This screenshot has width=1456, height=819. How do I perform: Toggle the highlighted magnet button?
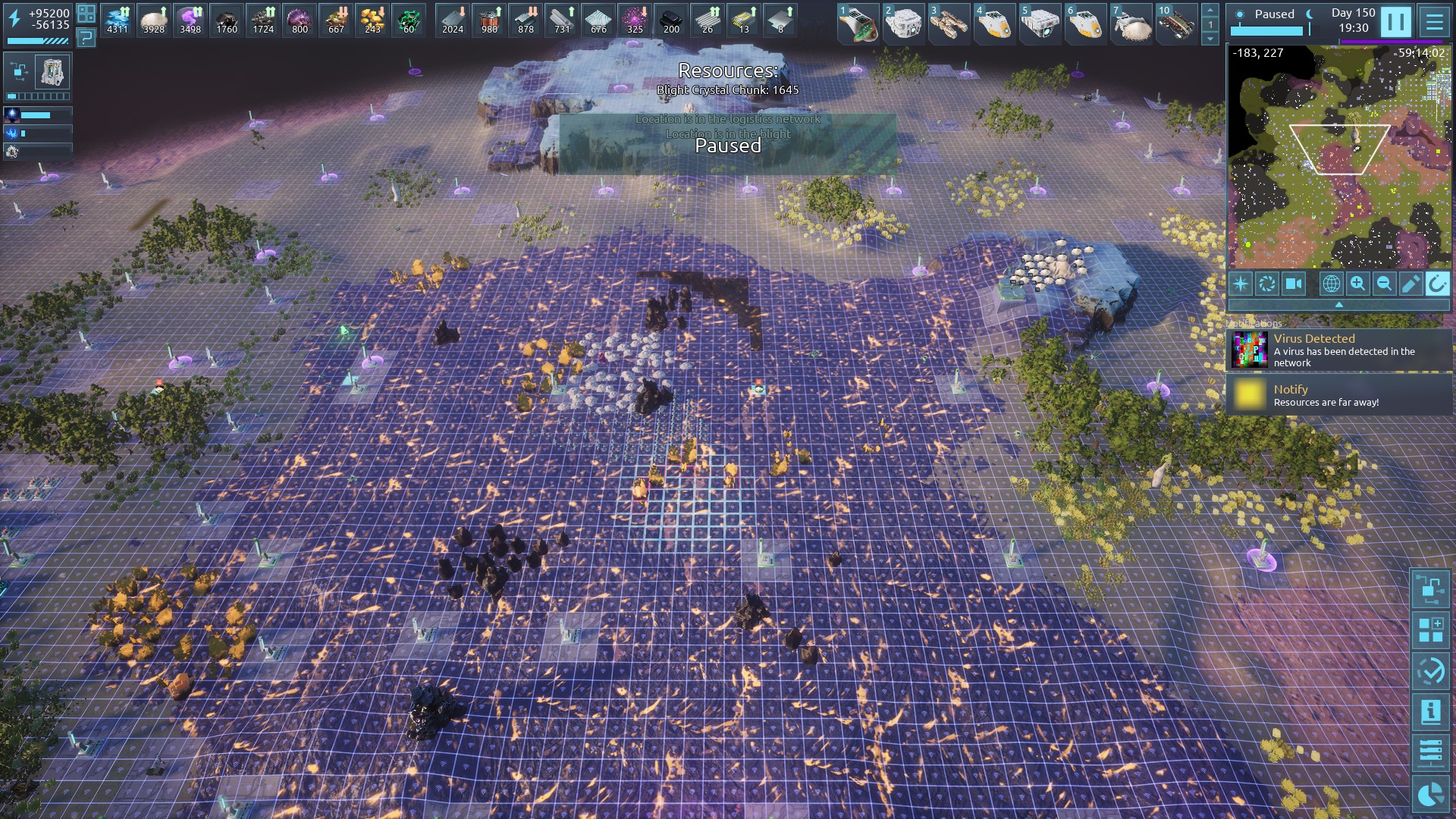pyautogui.click(x=1436, y=284)
